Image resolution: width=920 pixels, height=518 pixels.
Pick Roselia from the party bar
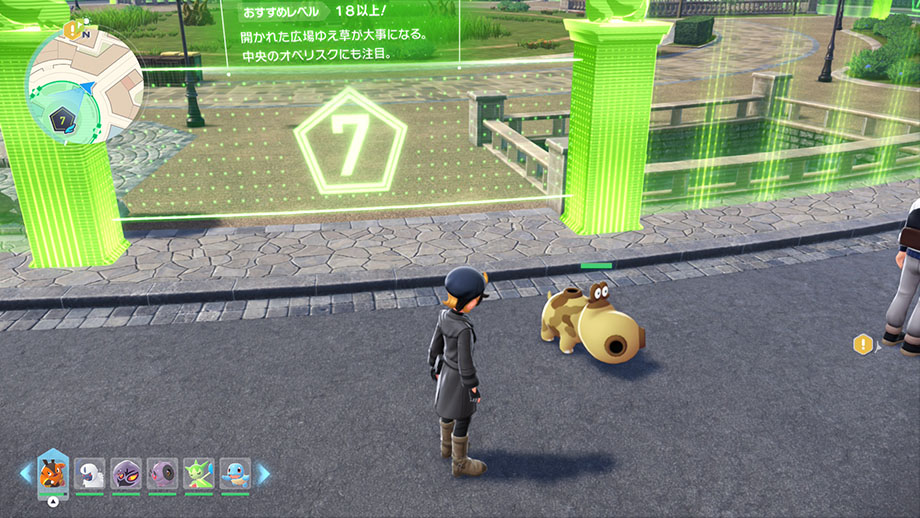(199, 473)
